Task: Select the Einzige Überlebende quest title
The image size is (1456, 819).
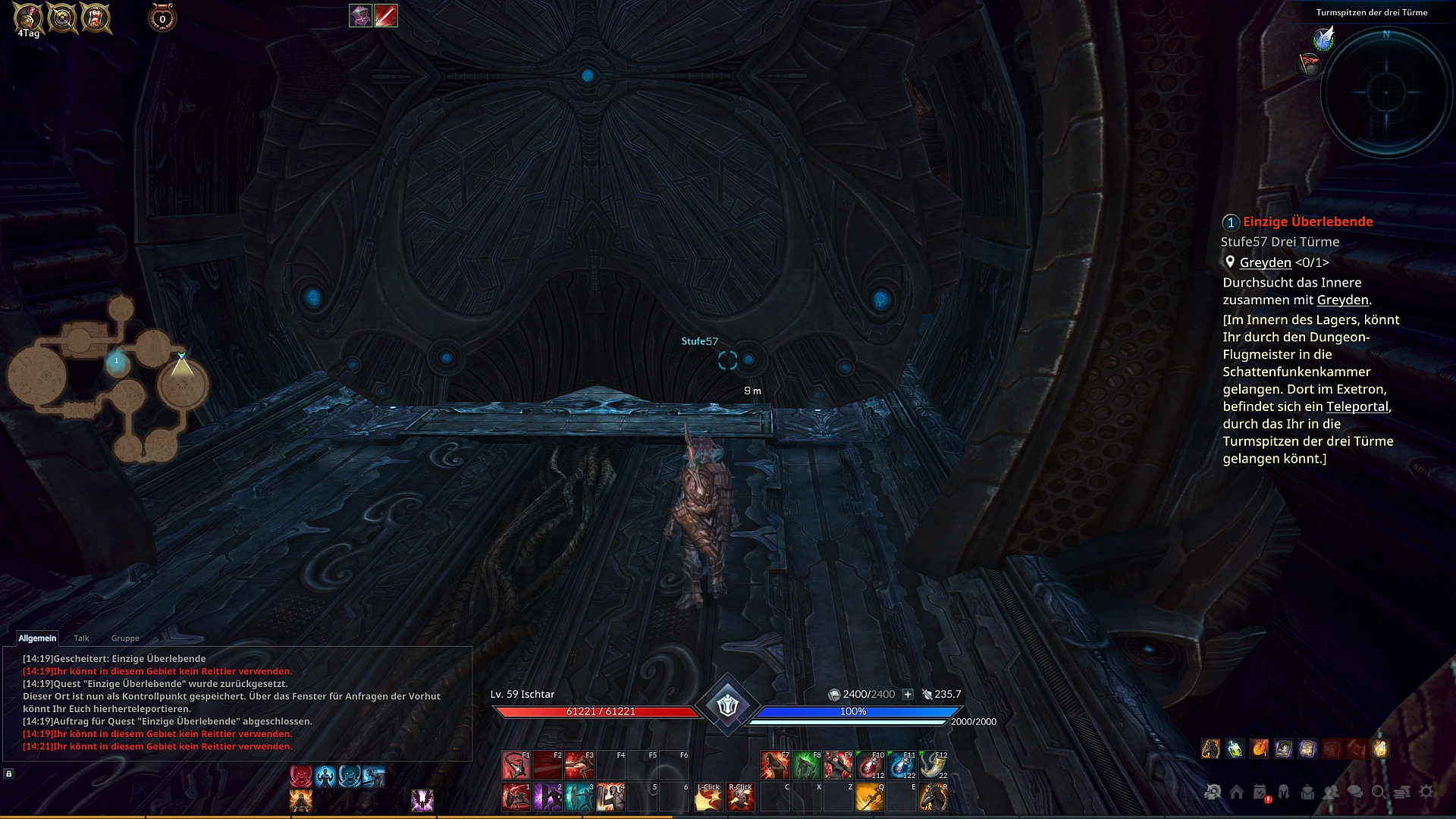Action: pyautogui.click(x=1307, y=221)
